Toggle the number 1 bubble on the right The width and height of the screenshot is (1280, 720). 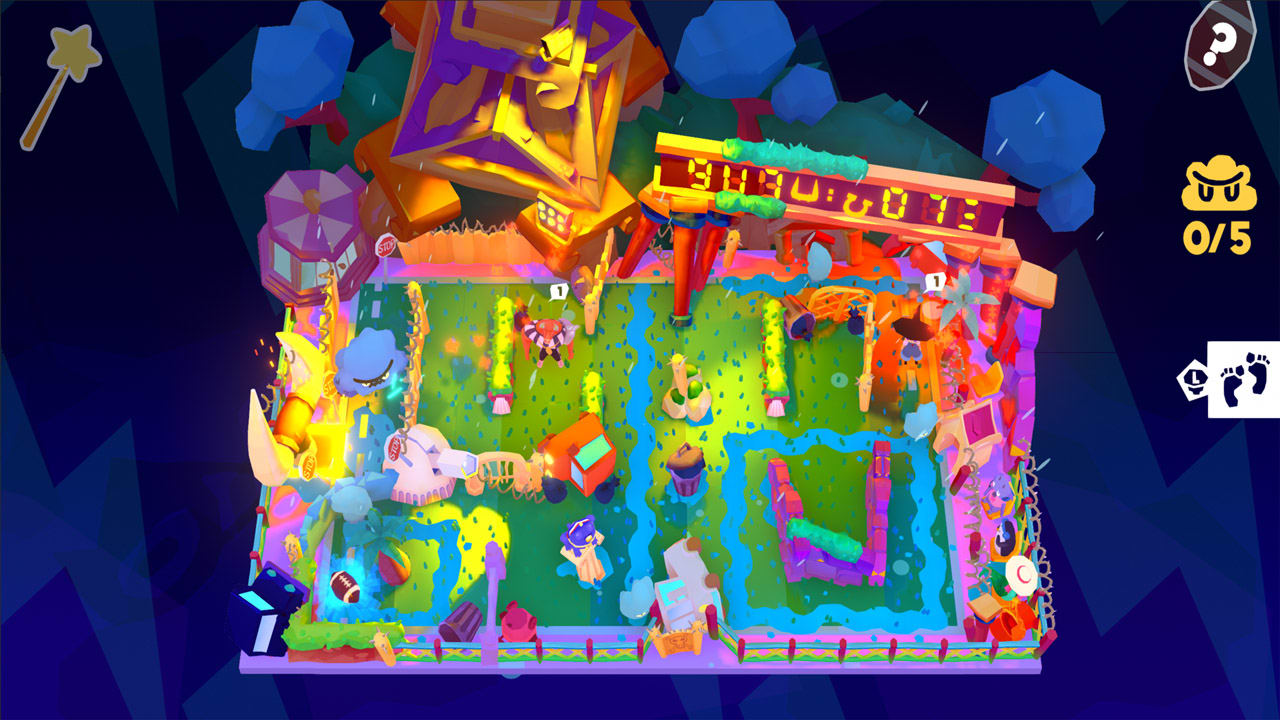pos(937,282)
